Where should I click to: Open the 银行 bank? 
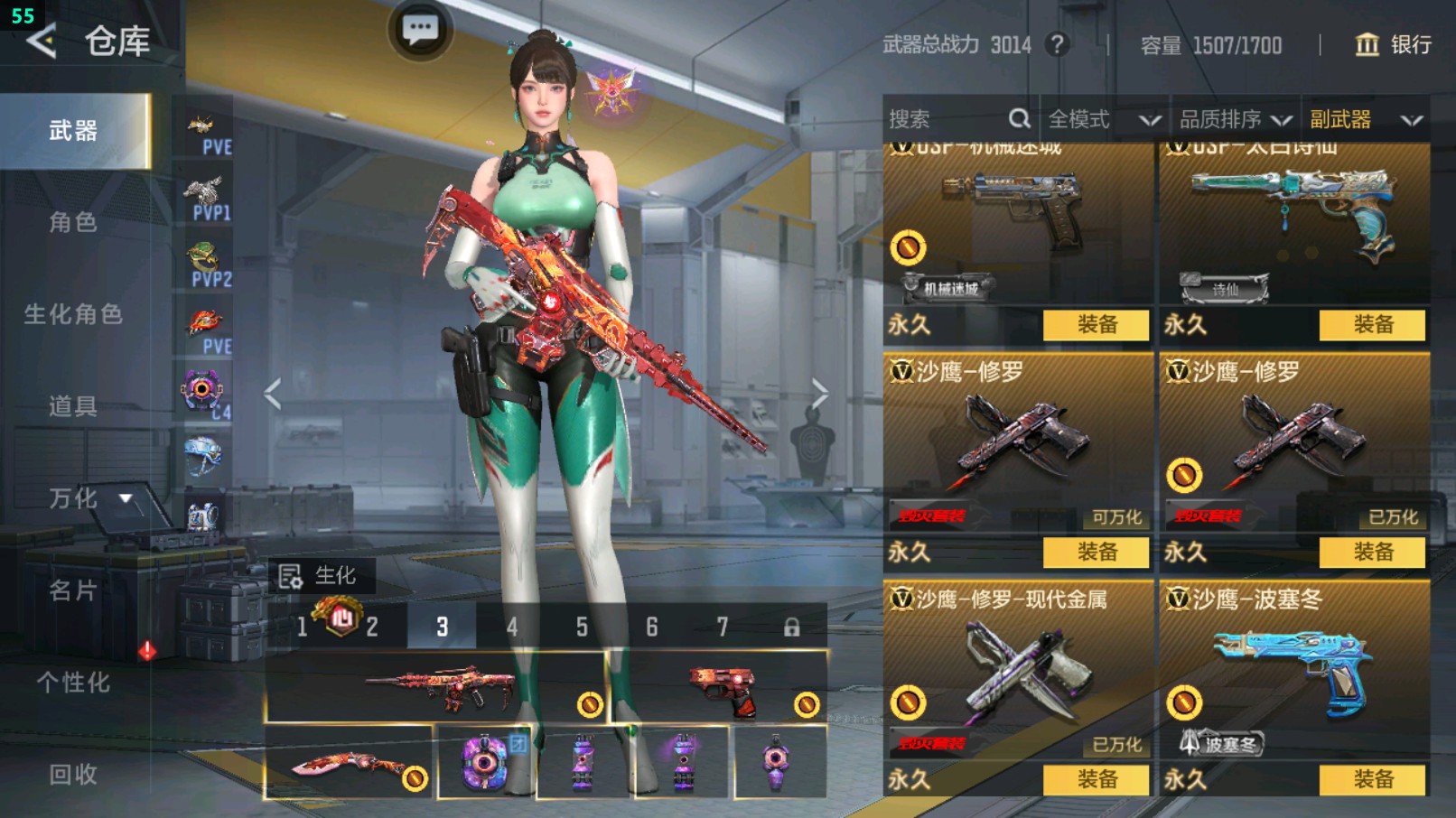tap(1393, 44)
